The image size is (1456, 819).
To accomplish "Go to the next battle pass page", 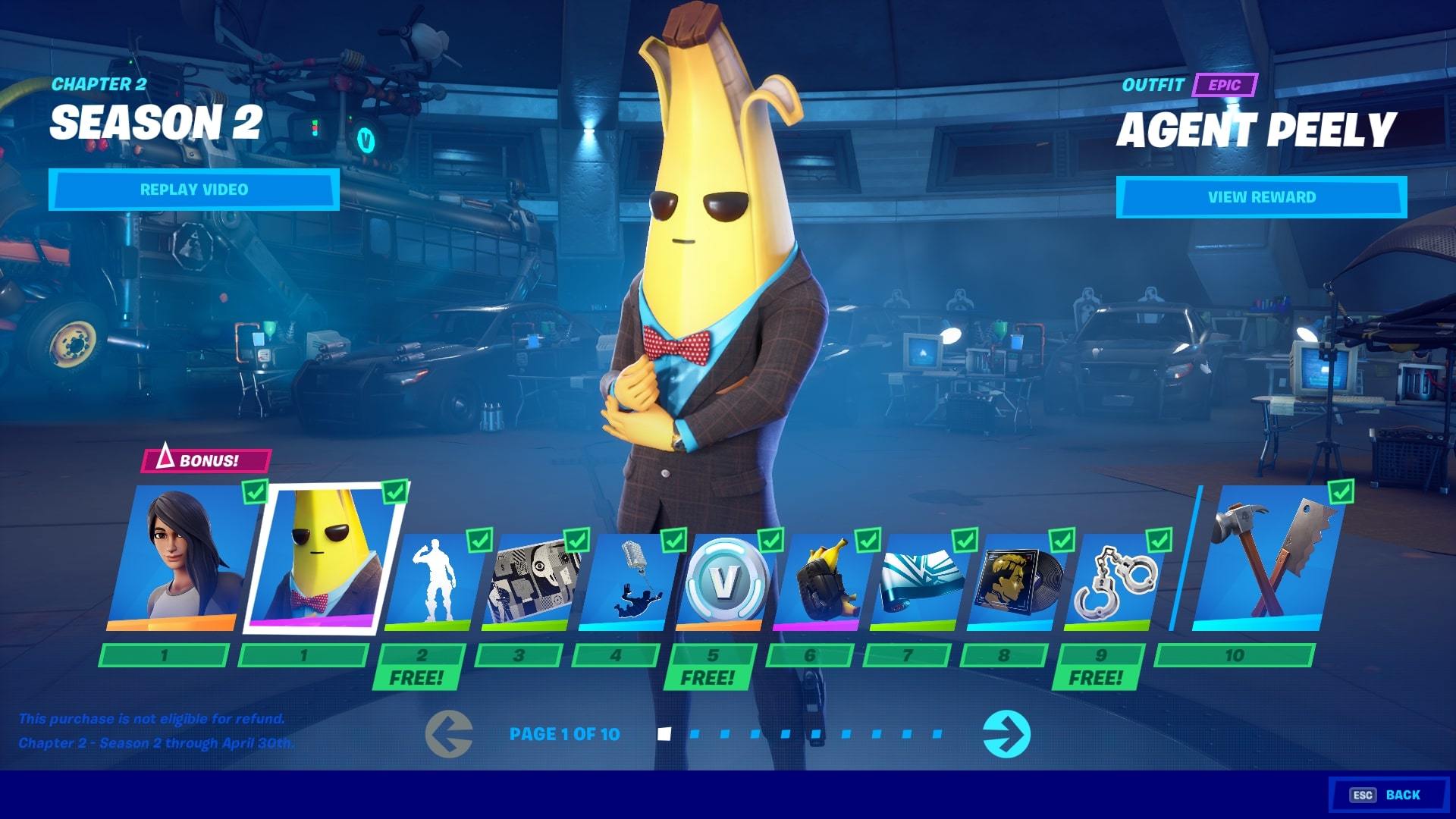I will point(1006,734).
